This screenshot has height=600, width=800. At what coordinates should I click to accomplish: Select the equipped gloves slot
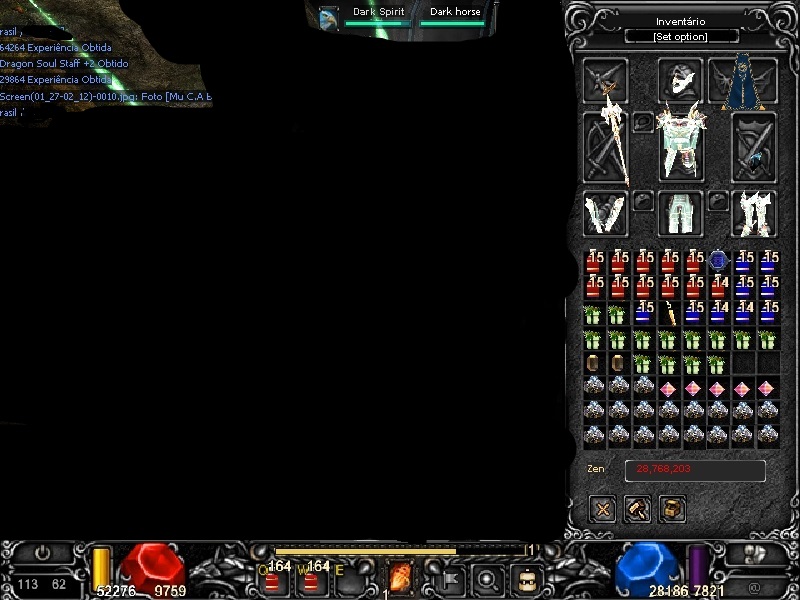coord(605,213)
